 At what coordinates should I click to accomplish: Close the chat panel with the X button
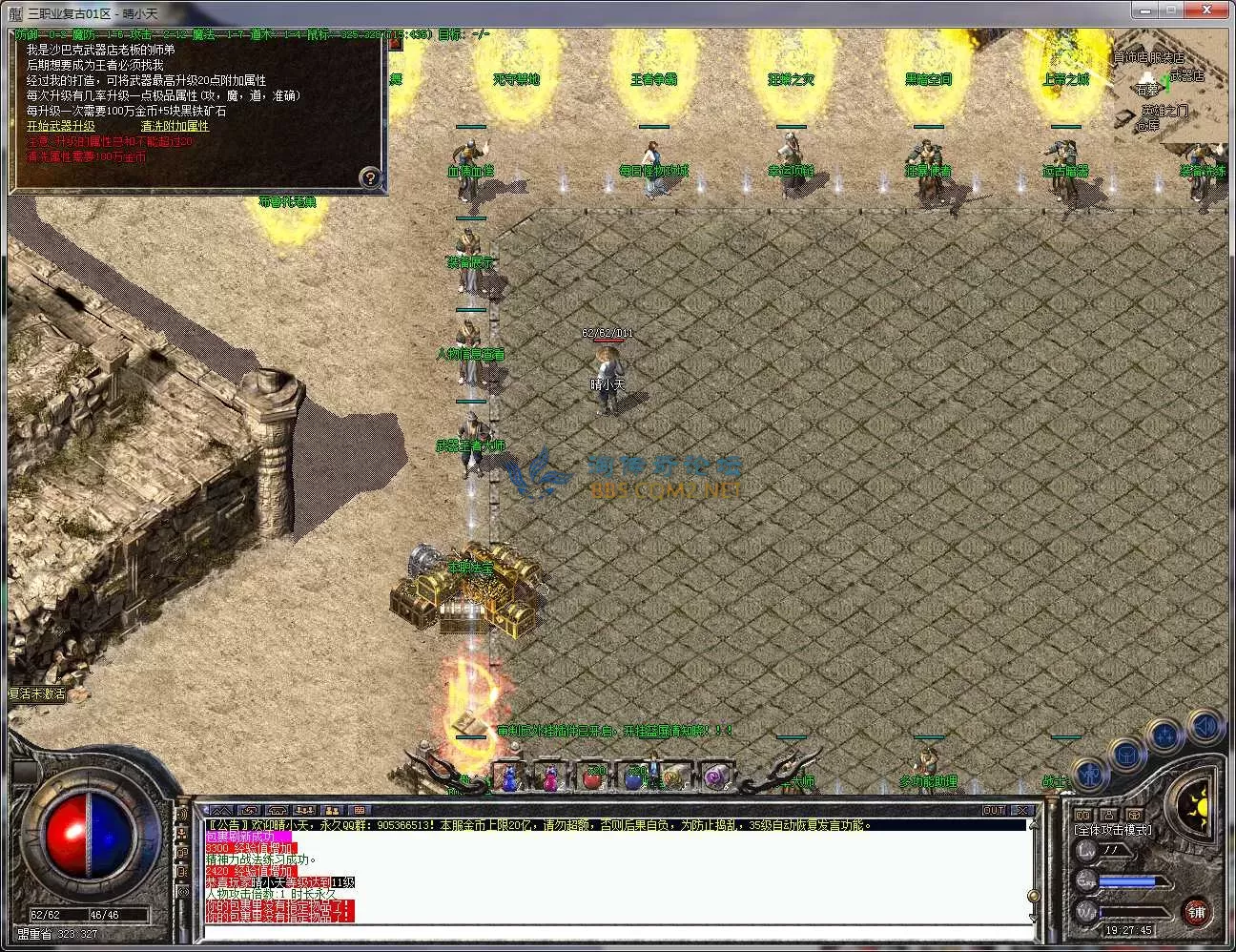coord(1021,810)
